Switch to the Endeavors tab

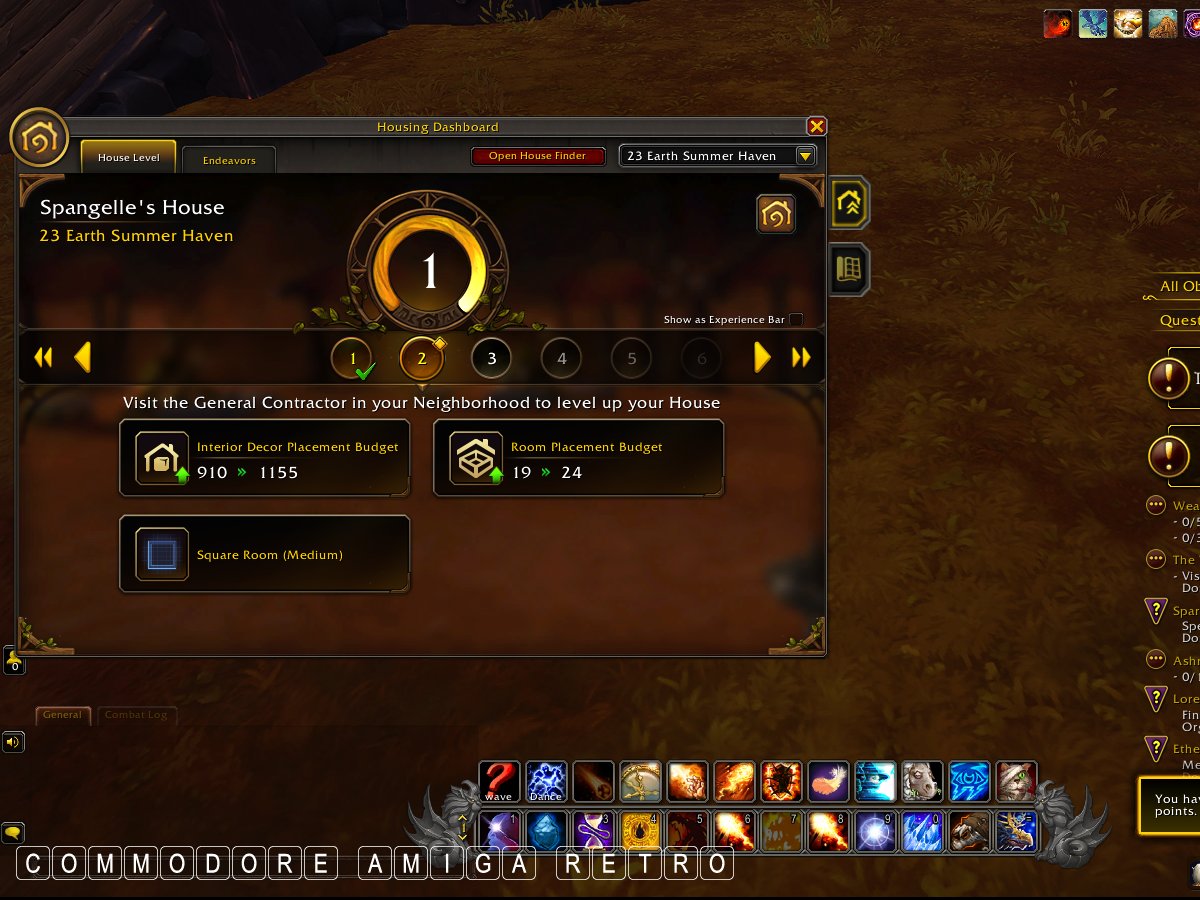[x=229, y=160]
